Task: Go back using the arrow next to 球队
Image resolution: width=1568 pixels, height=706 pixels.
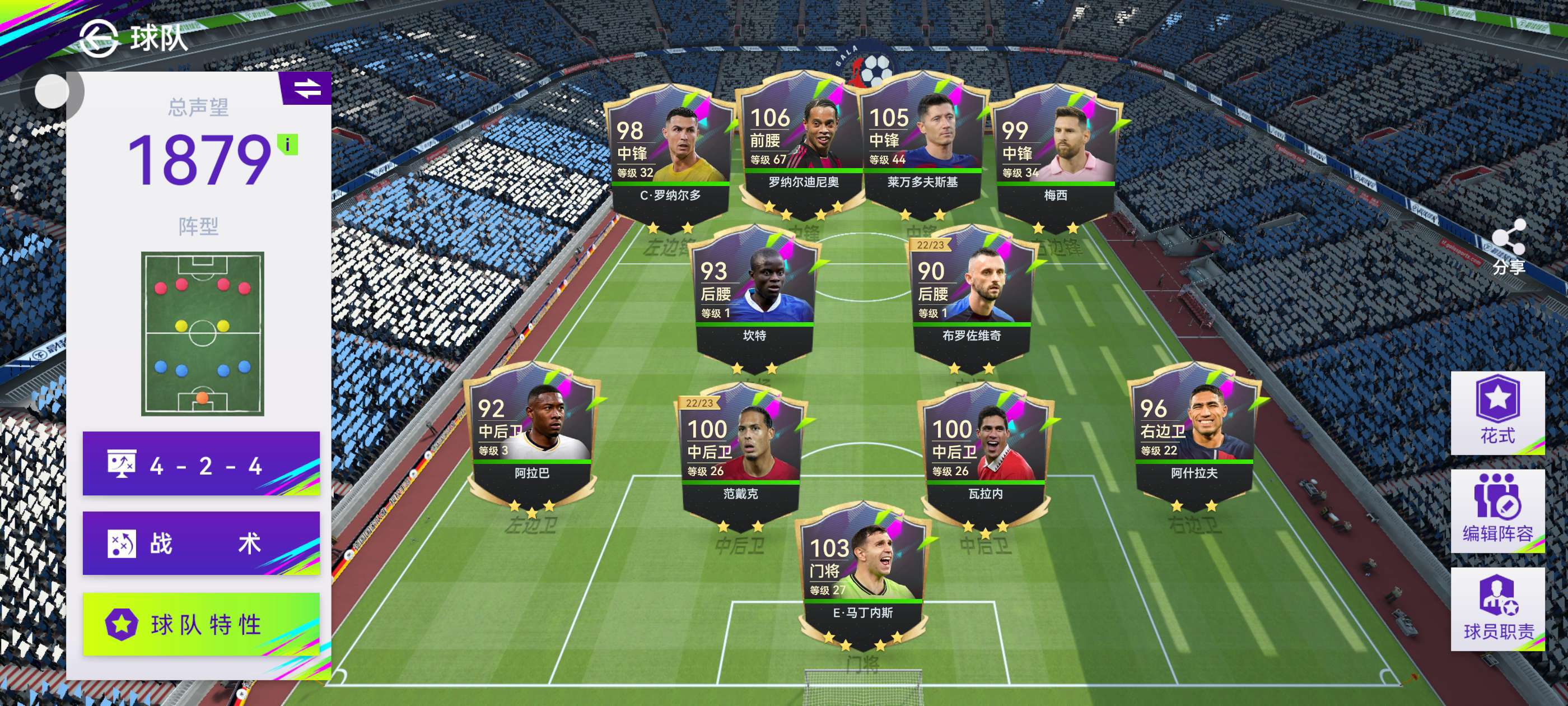Action: click(x=98, y=38)
